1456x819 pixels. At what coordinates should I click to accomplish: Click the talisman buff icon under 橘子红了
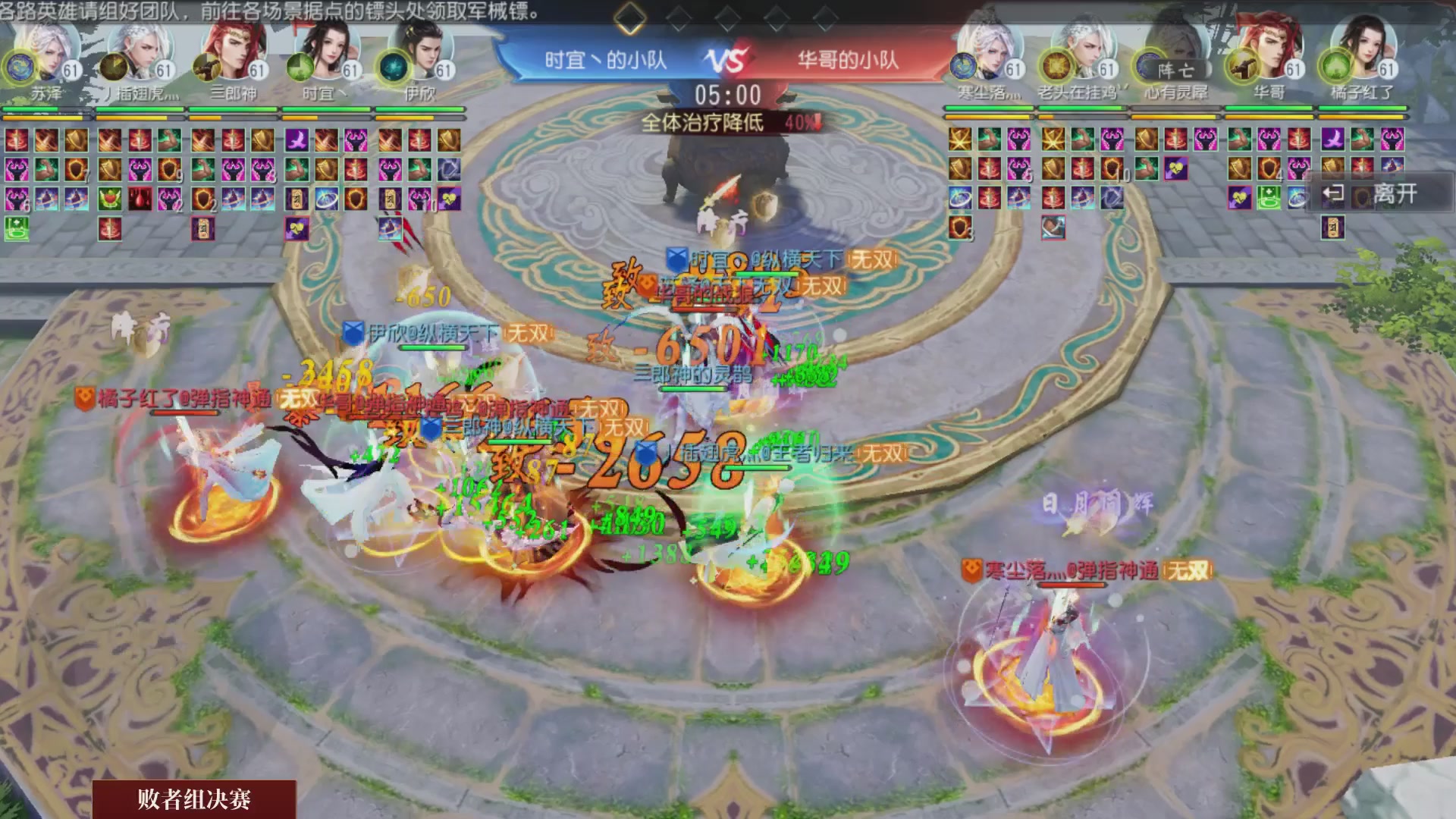point(1332,227)
